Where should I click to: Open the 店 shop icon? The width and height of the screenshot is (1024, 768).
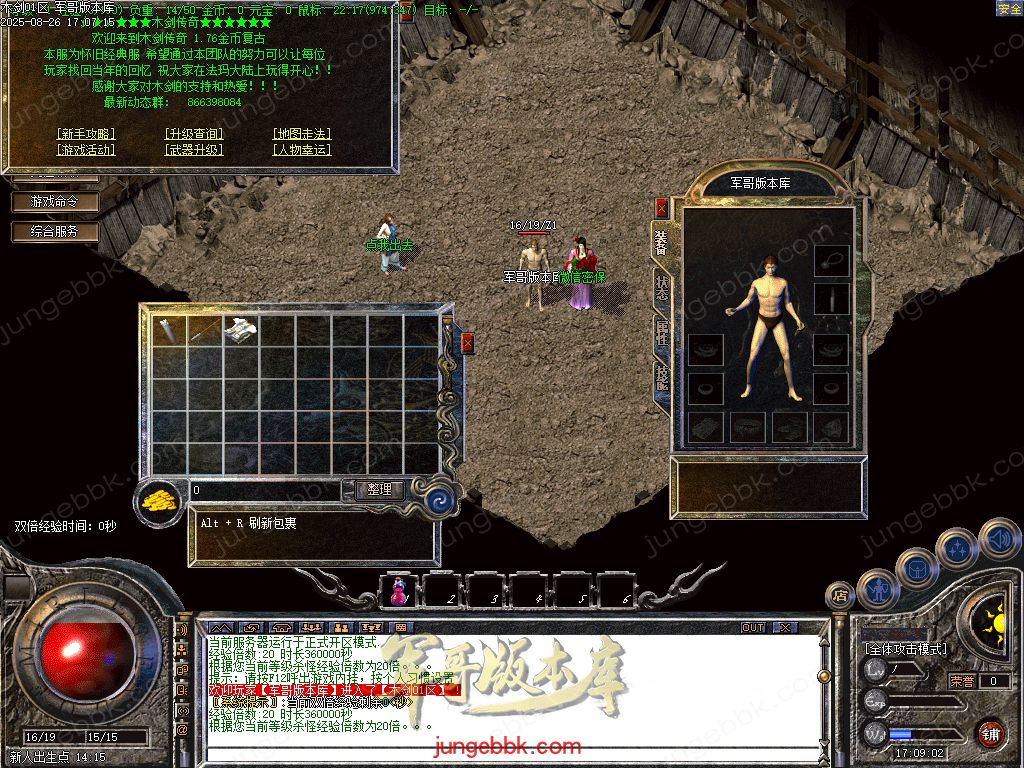coord(839,596)
